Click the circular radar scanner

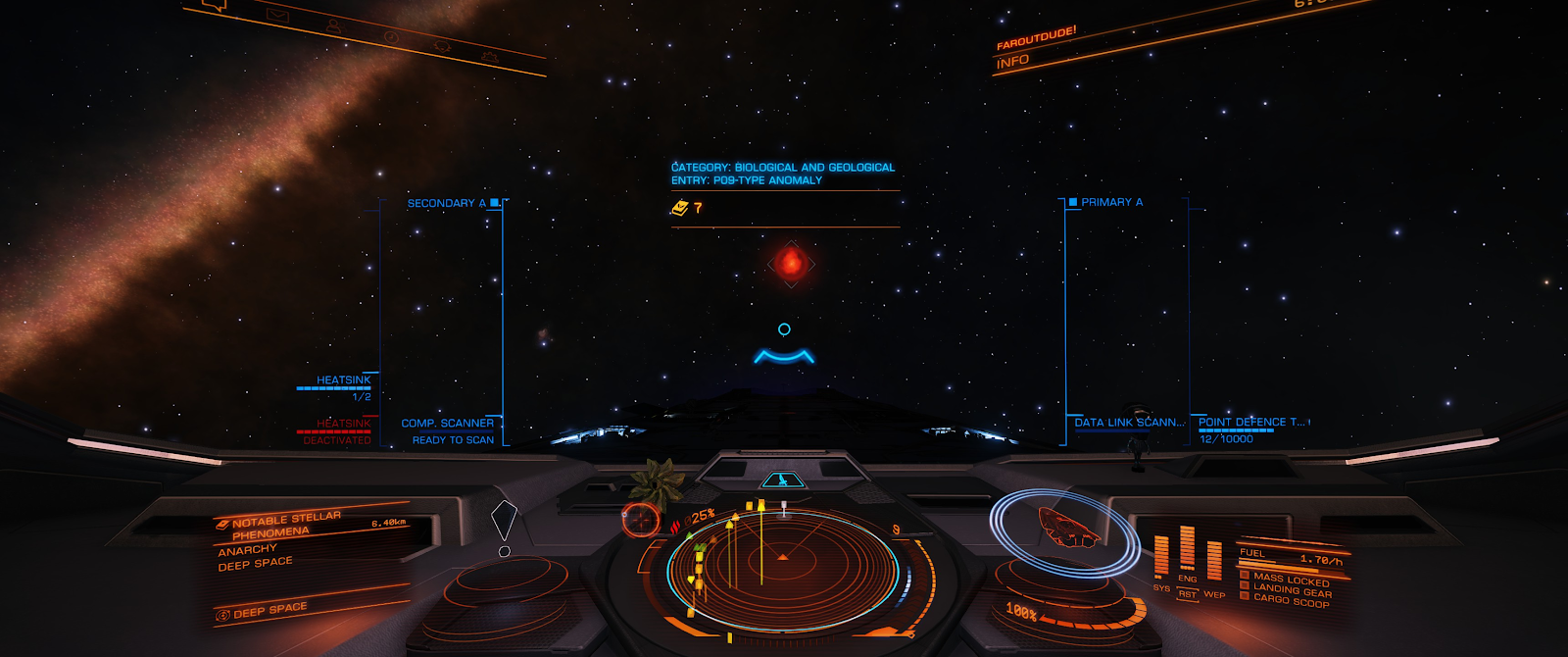pyautogui.click(x=782, y=564)
